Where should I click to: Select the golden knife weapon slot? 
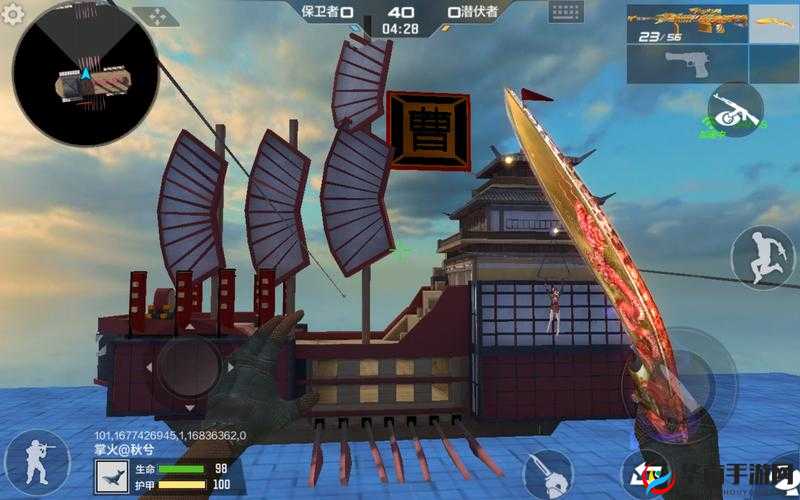tap(774, 24)
